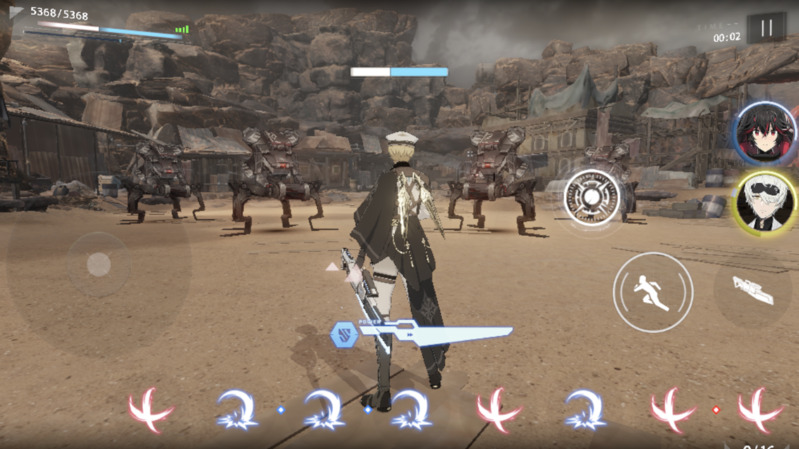Activate the circular target lock button

592,197
